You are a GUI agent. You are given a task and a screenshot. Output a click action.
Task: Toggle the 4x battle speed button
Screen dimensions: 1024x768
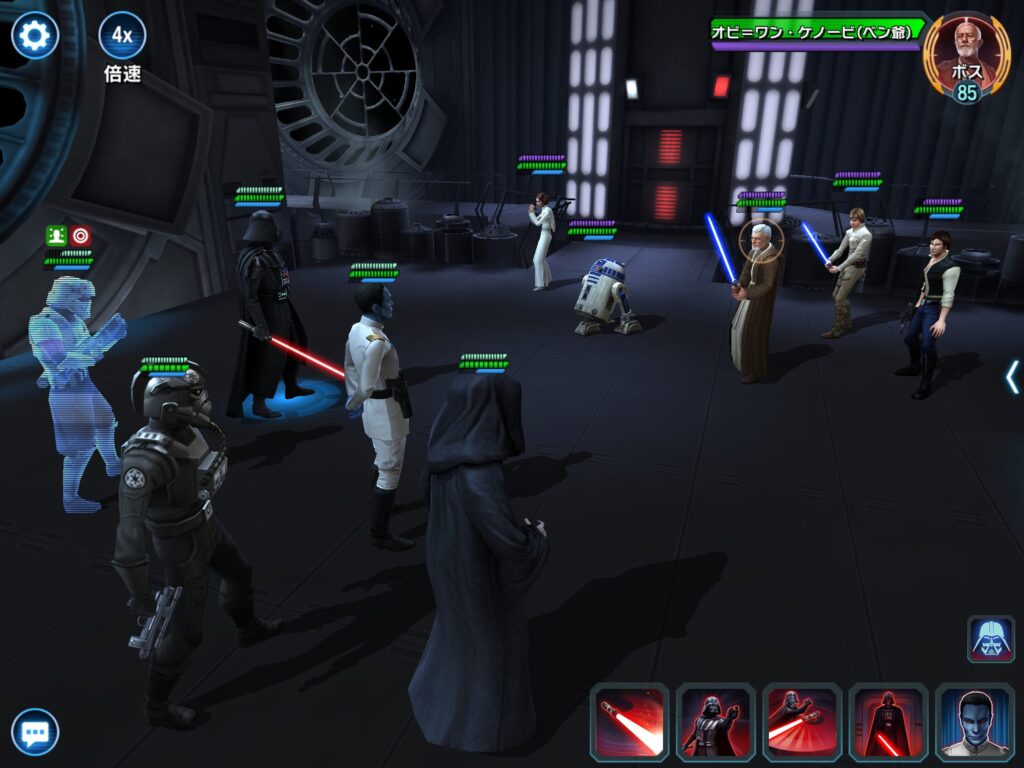click(122, 36)
